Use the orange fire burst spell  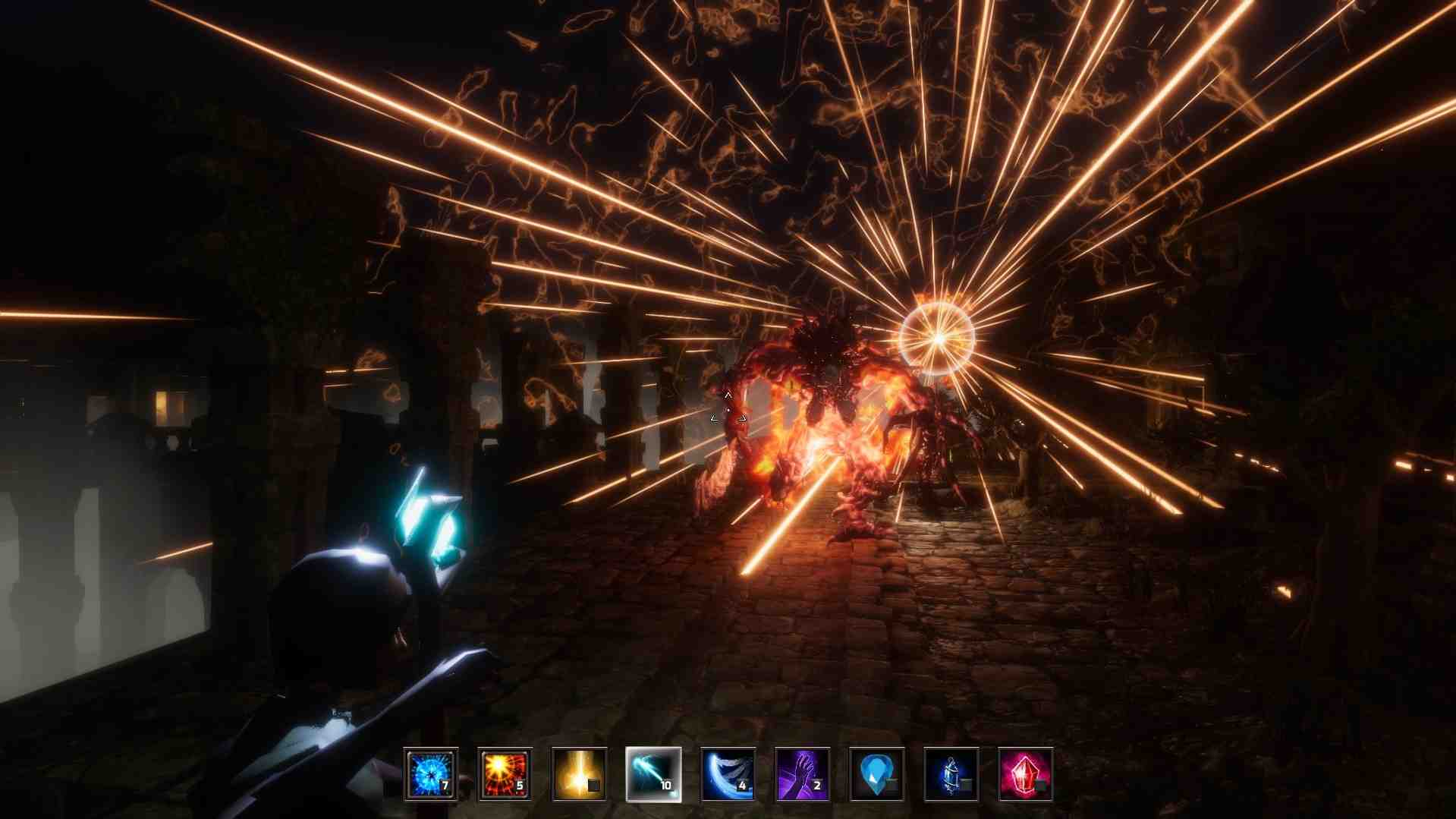pos(505,774)
